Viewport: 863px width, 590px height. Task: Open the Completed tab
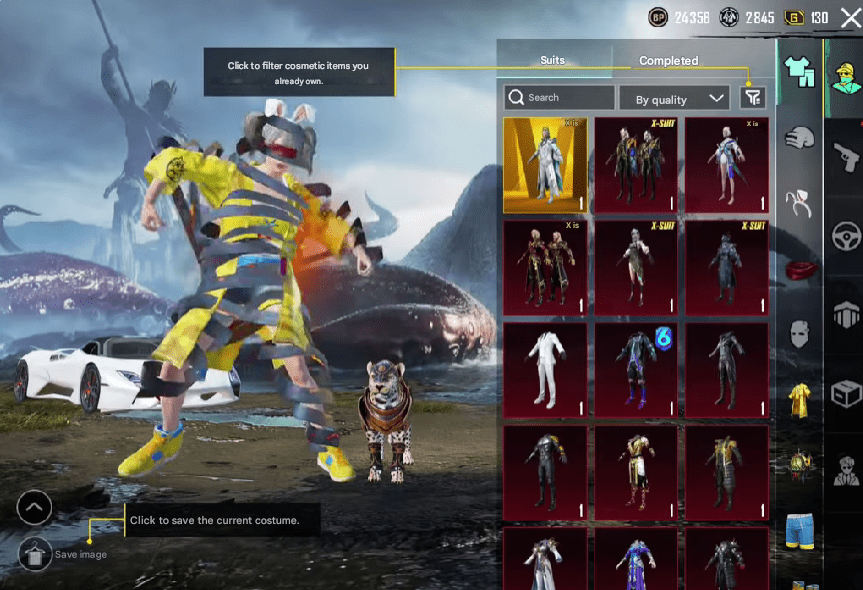click(x=668, y=61)
